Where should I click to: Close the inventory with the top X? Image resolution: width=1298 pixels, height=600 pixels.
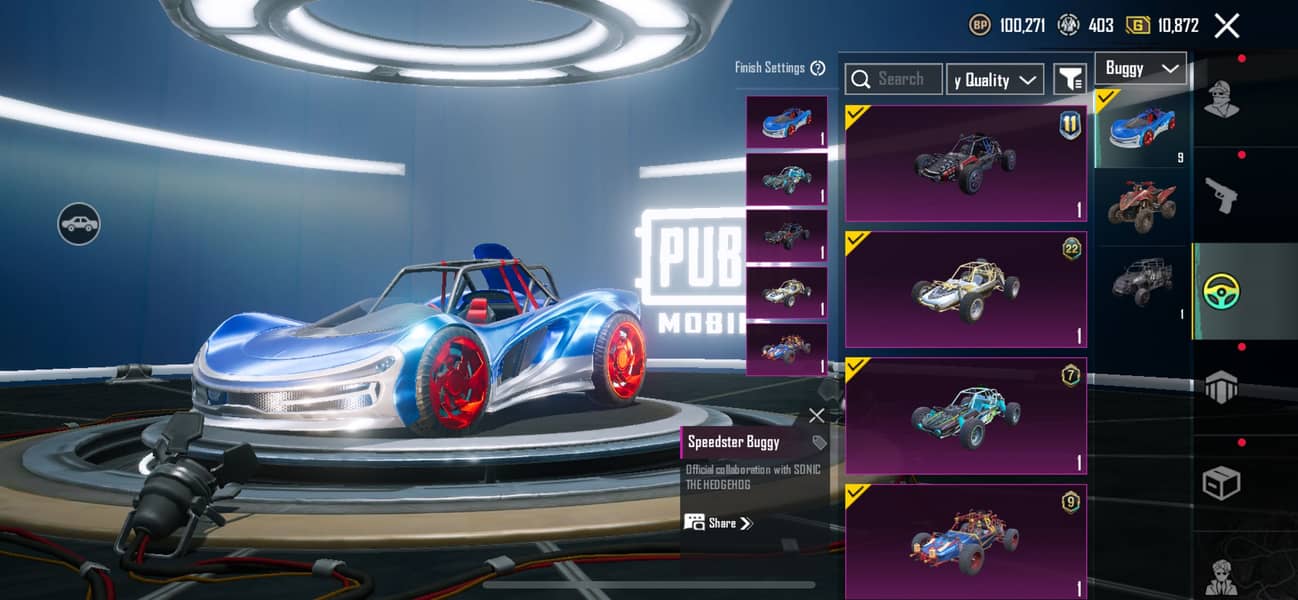[1226, 26]
